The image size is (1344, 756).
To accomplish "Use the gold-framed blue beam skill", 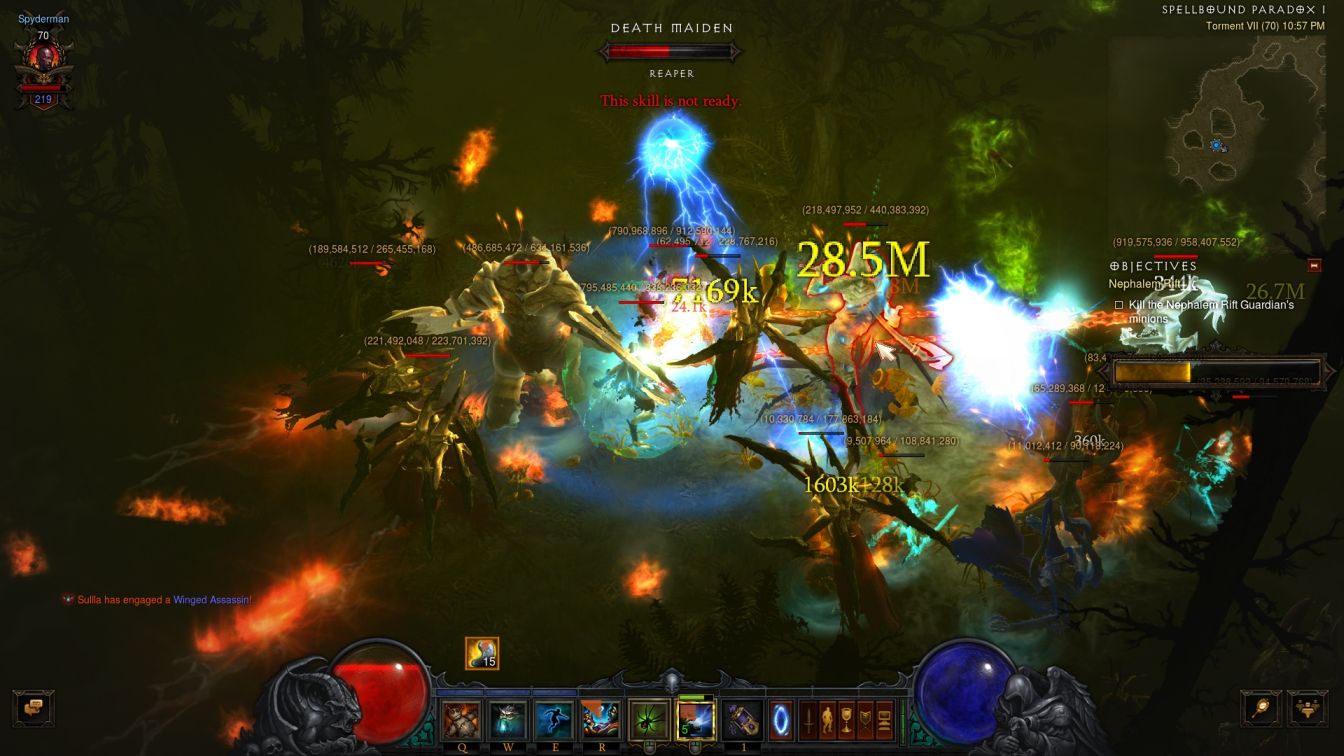I will pyautogui.click(x=695, y=720).
